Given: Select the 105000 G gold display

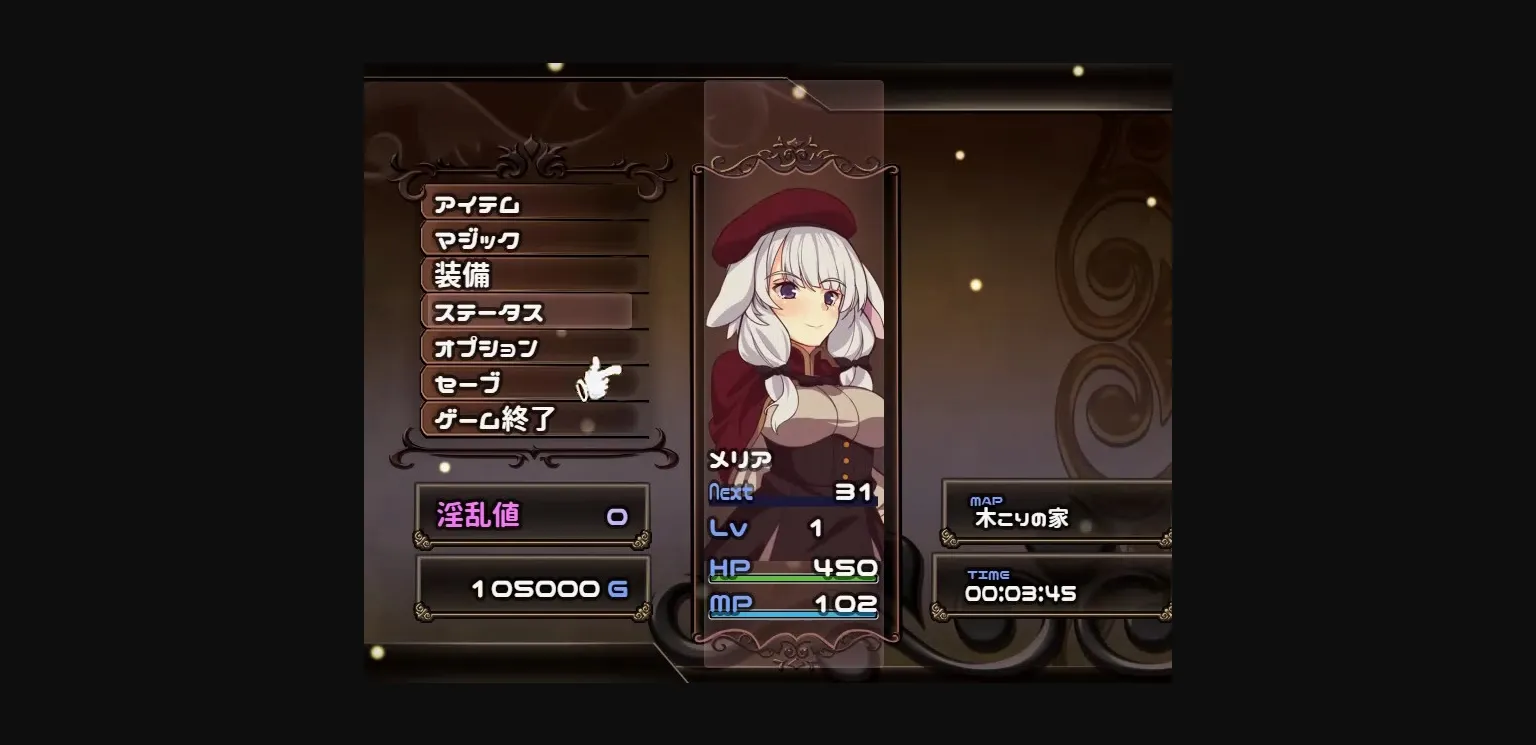Looking at the screenshot, I should (x=530, y=588).
